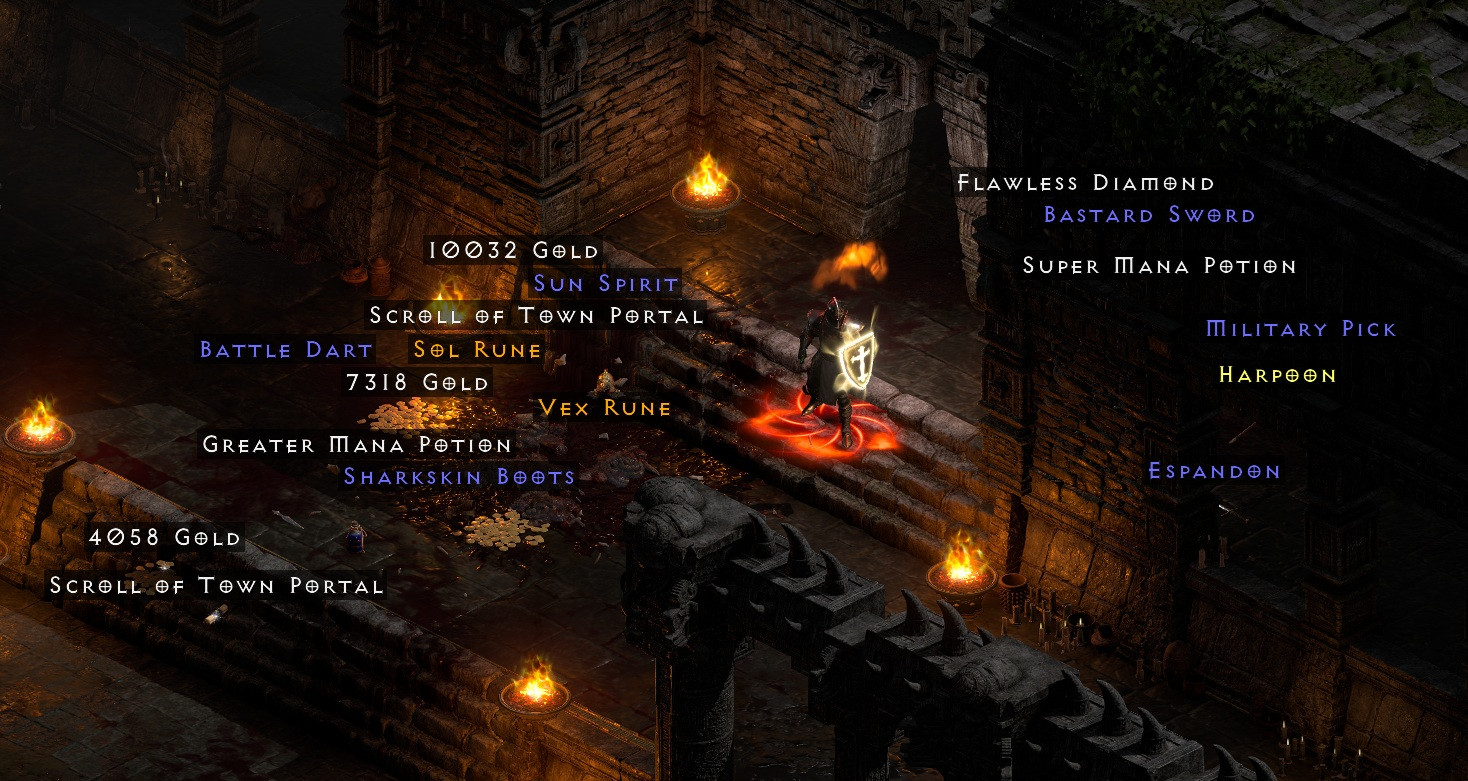Choose the Espandon item label
Image resolution: width=1468 pixels, height=781 pixels.
[1214, 471]
